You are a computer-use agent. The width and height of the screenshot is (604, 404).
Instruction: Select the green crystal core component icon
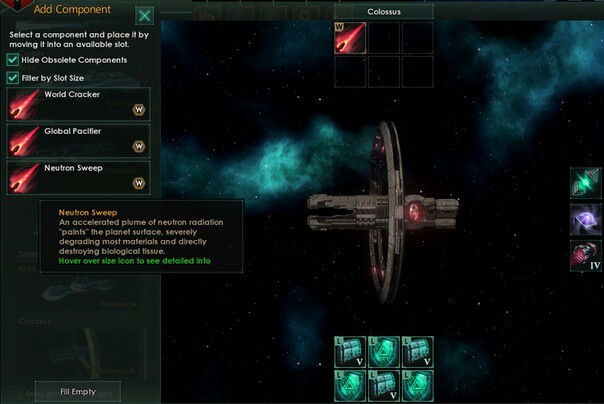(x=585, y=182)
